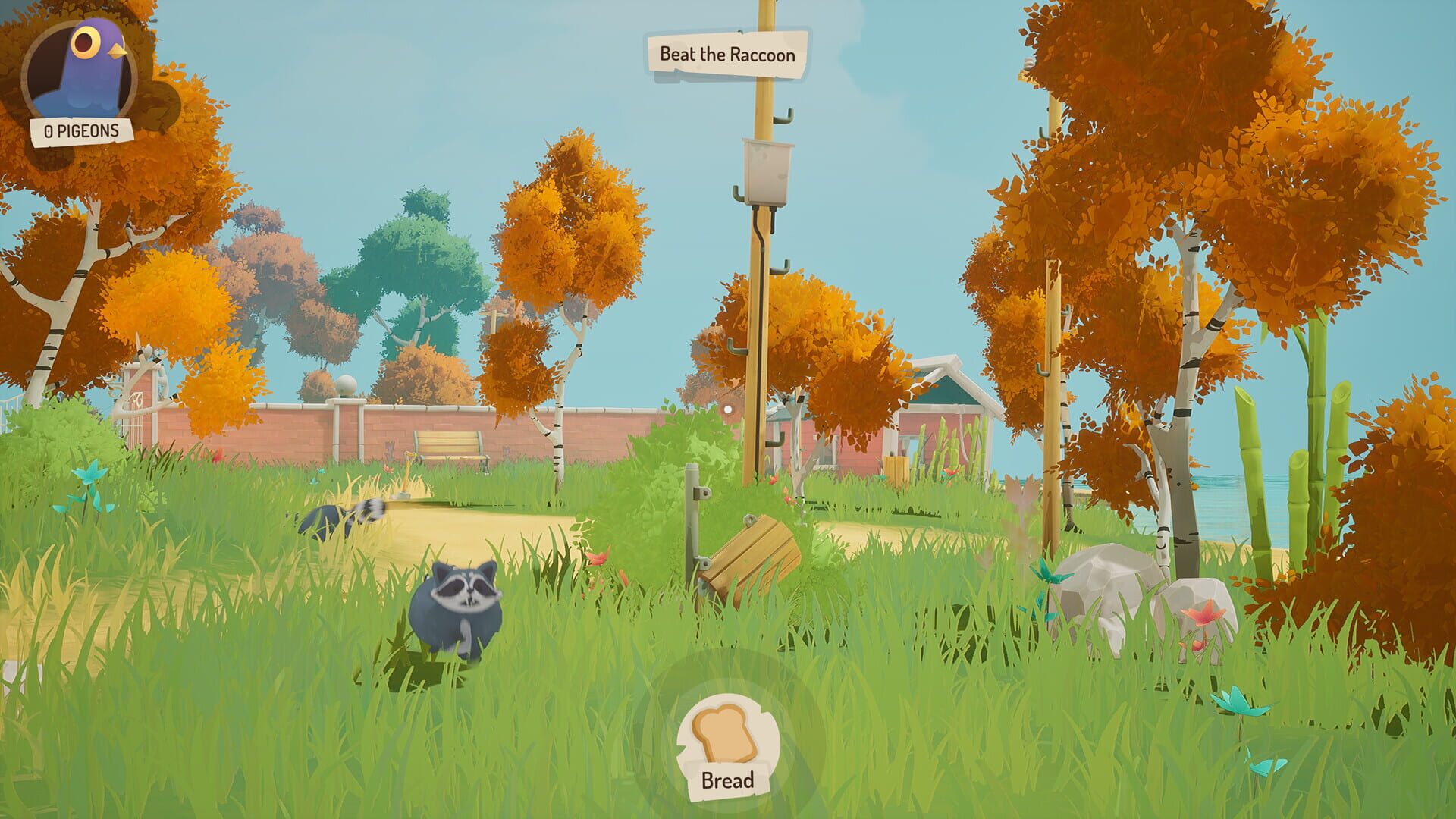
Task: Click the Bread text label
Action: 726,778
